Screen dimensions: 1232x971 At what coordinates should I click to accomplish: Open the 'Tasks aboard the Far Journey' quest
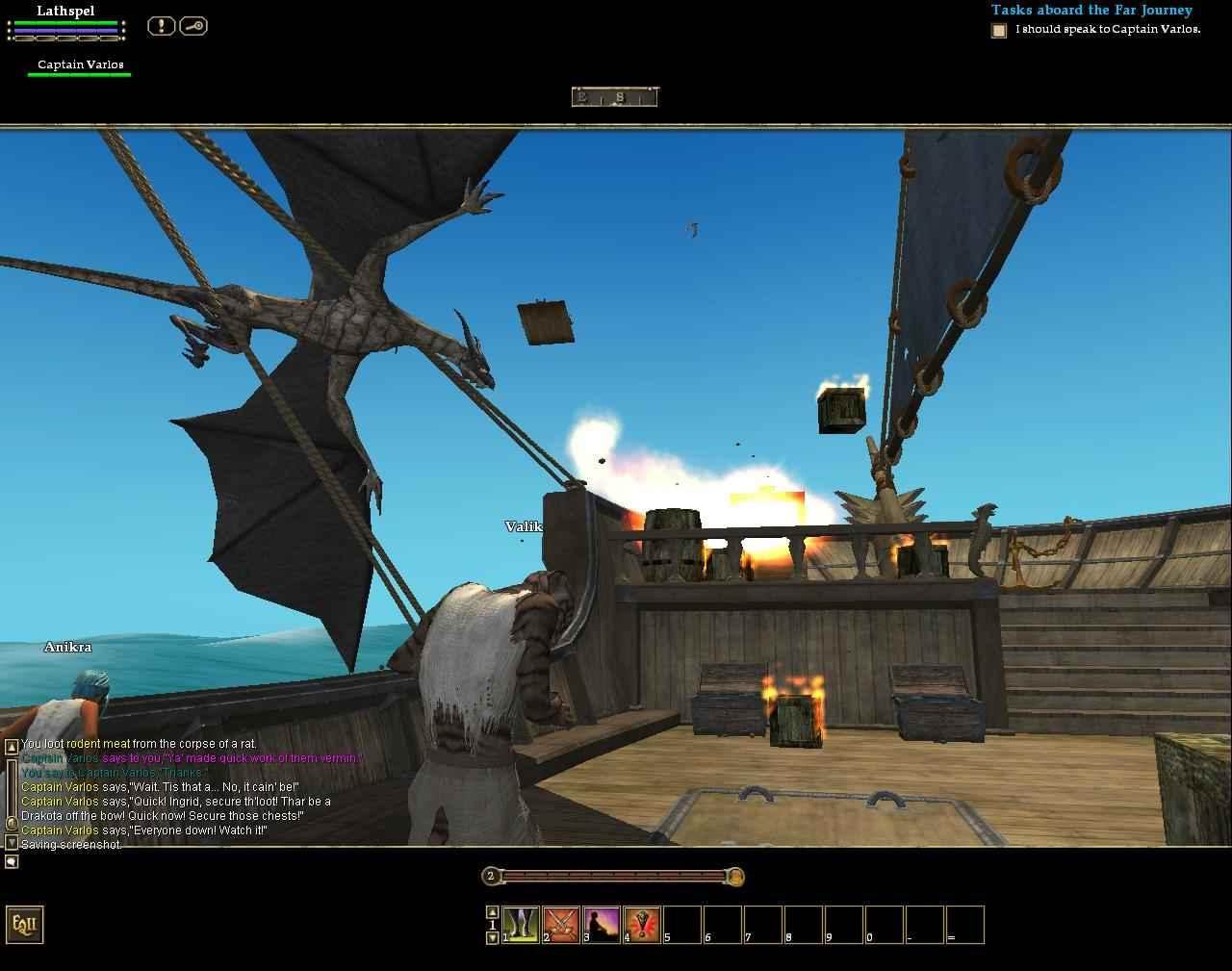coord(1091,11)
